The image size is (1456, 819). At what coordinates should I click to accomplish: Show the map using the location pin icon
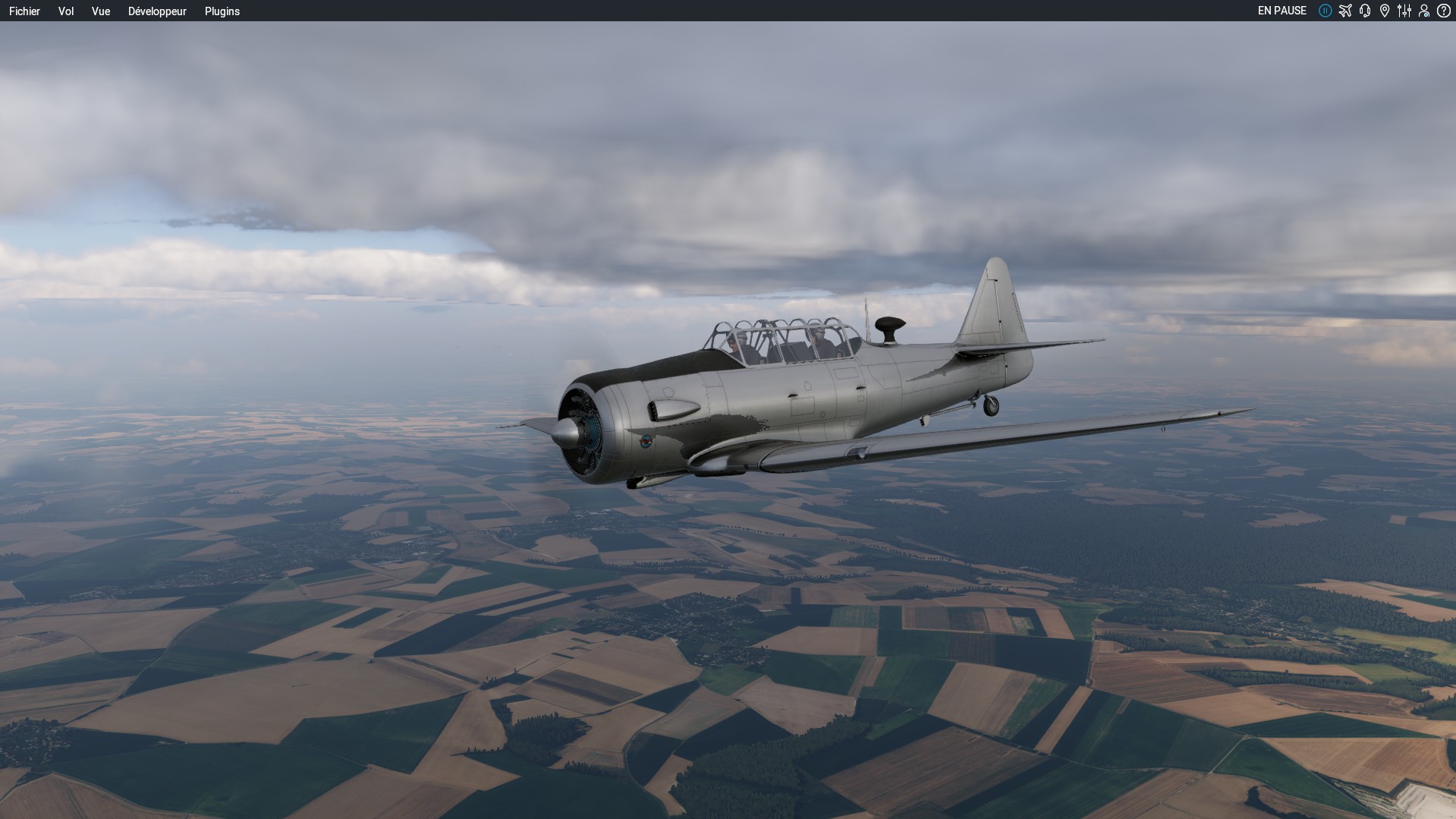pos(1385,11)
